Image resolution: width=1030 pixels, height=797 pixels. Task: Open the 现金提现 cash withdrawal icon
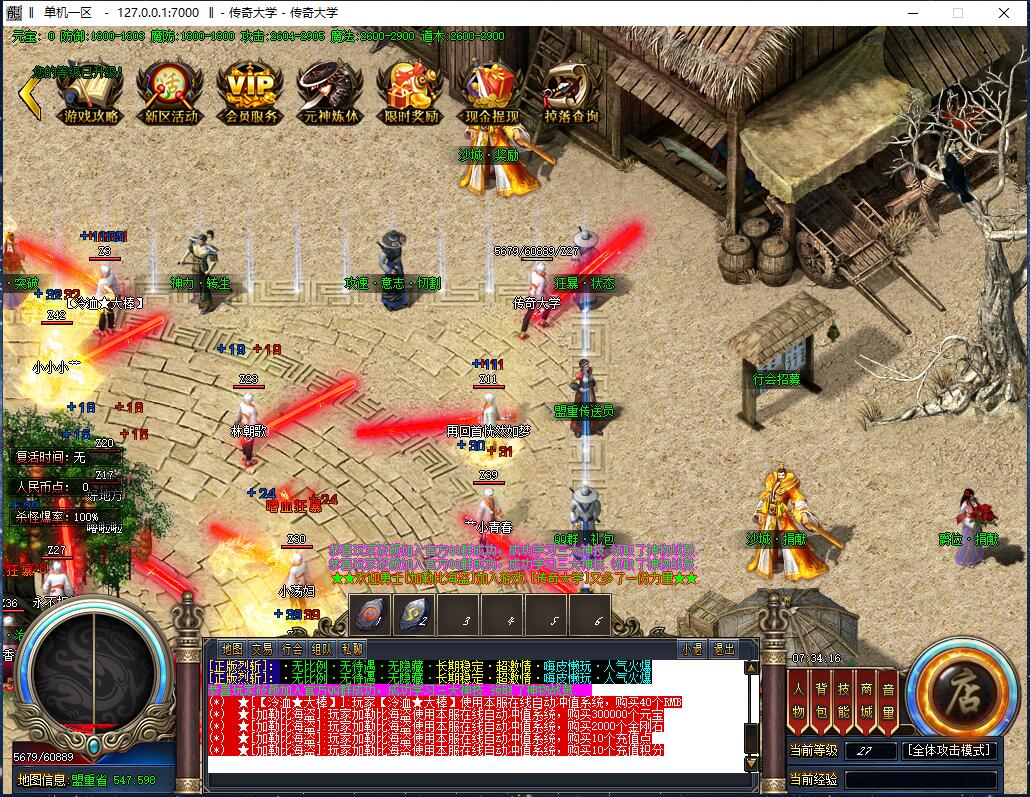[491, 91]
